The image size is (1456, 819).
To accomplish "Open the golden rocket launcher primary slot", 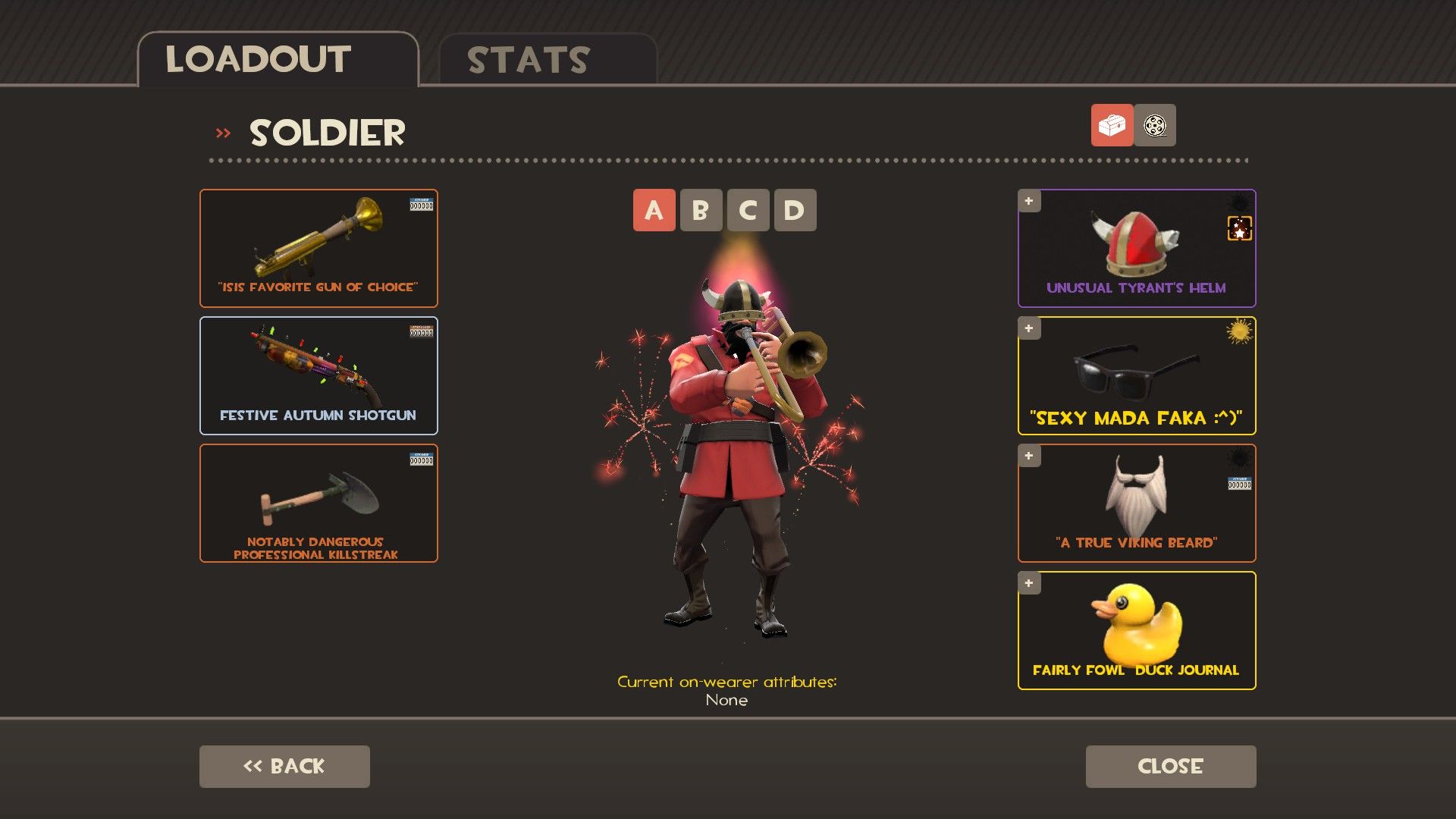I will click(x=318, y=248).
